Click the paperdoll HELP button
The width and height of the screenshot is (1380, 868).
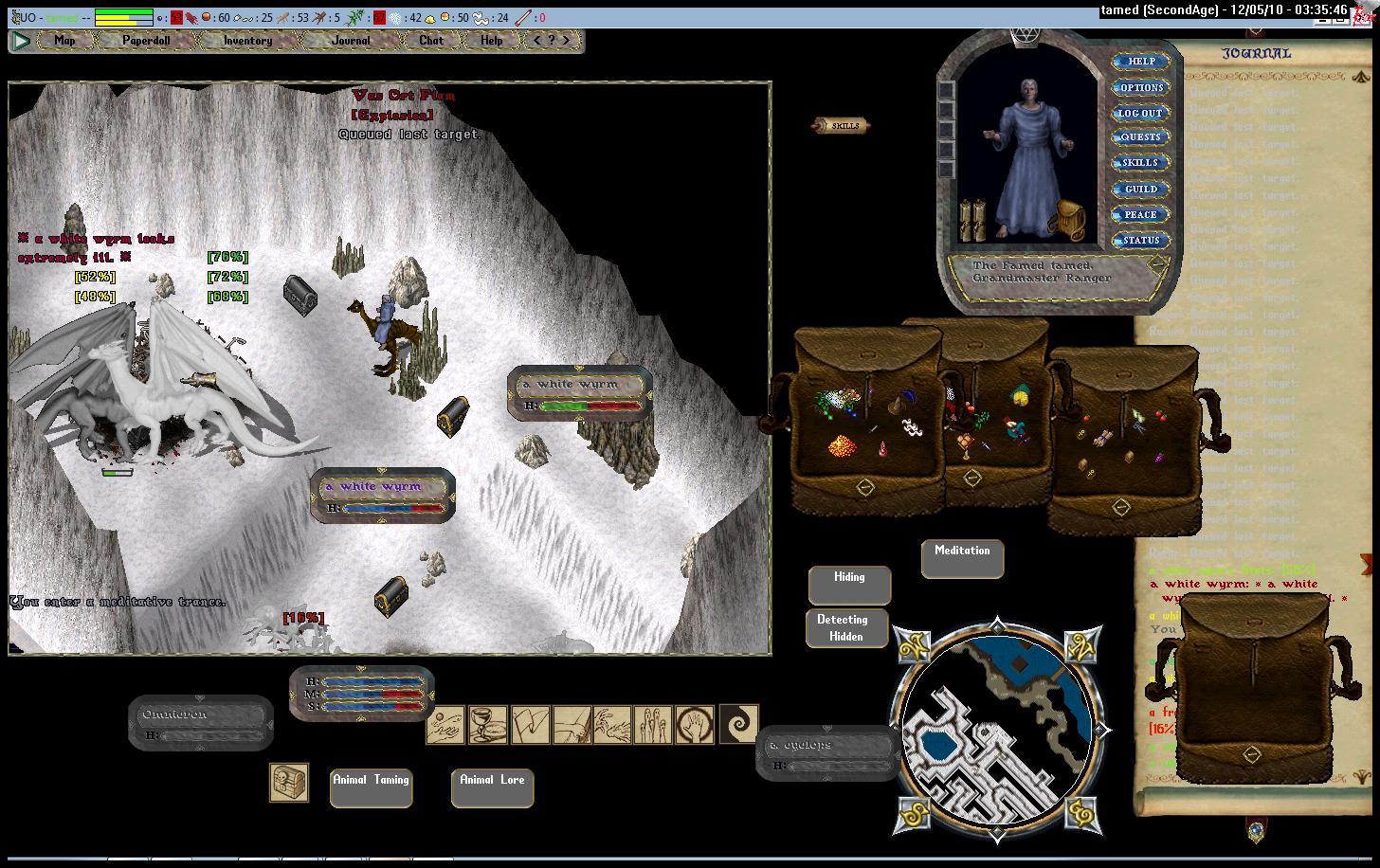[1140, 62]
